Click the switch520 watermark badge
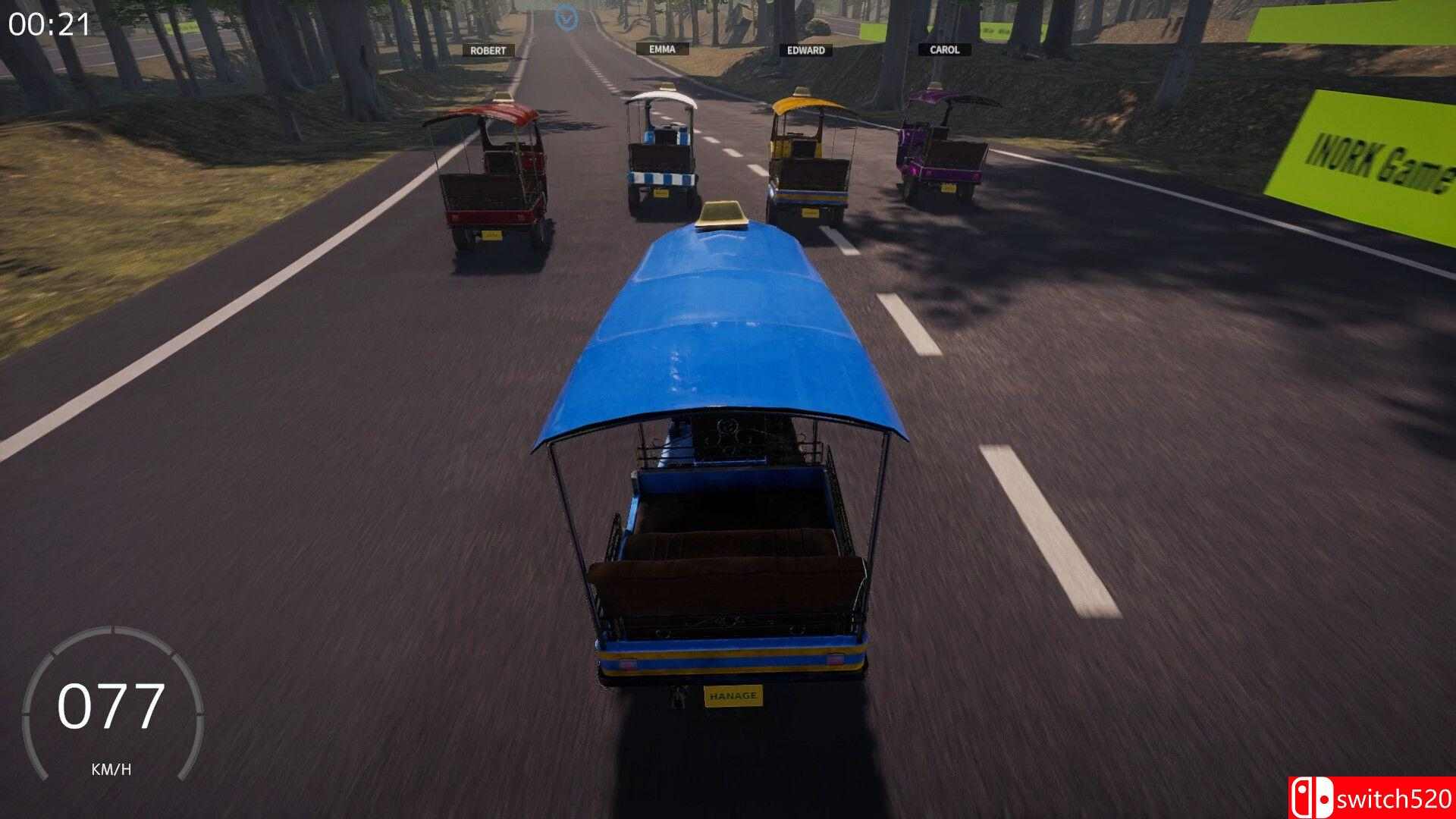Image resolution: width=1456 pixels, height=819 pixels. pos(1380,797)
